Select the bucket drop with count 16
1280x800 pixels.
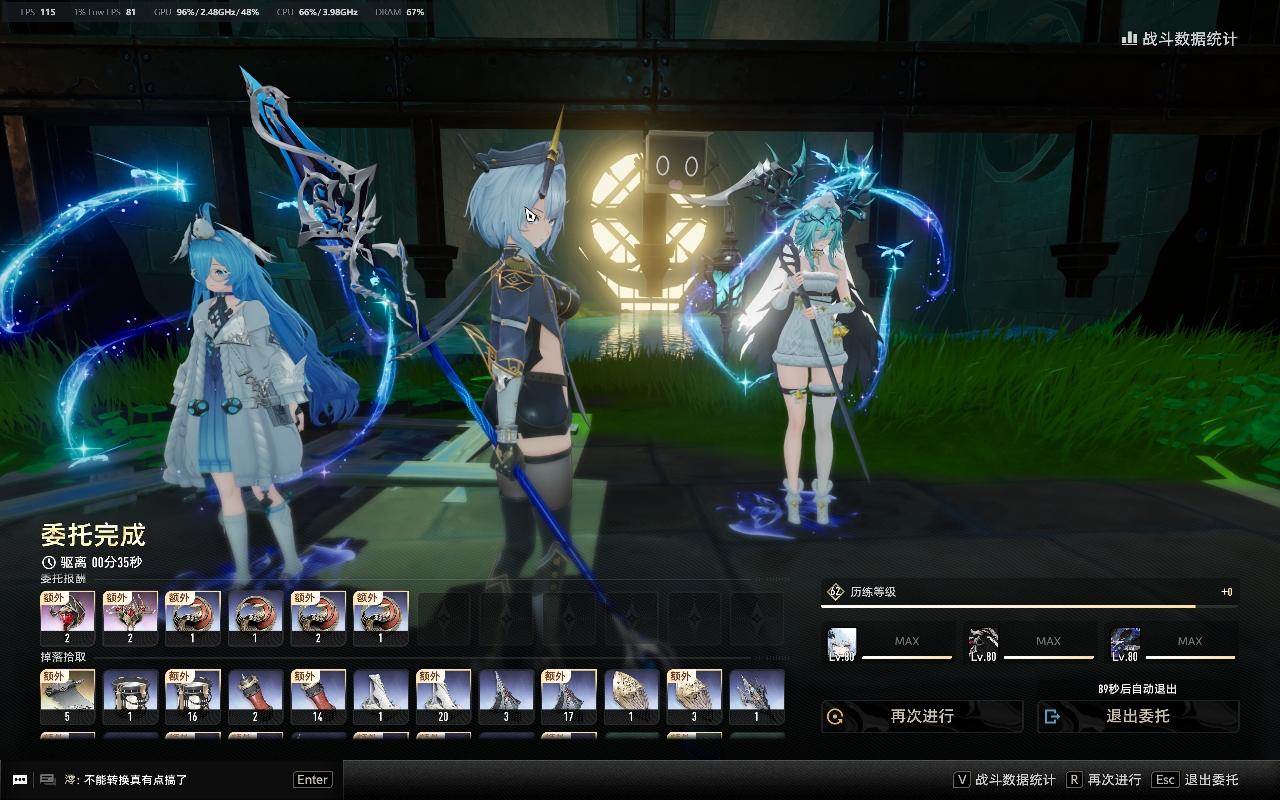[x=193, y=696]
